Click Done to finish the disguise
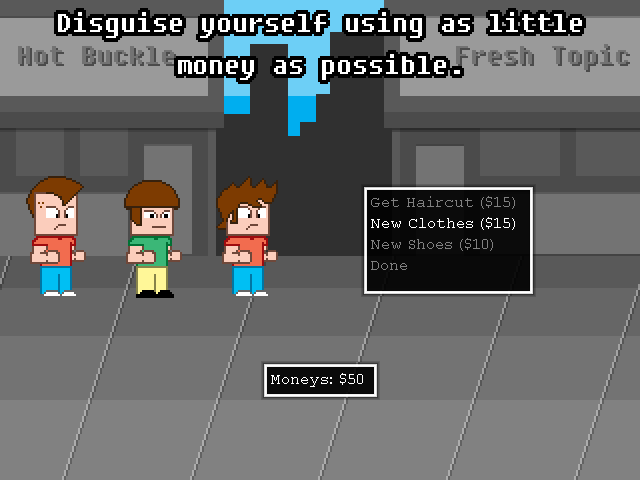The width and height of the screenshot is (640, 480). pos(389,266)
